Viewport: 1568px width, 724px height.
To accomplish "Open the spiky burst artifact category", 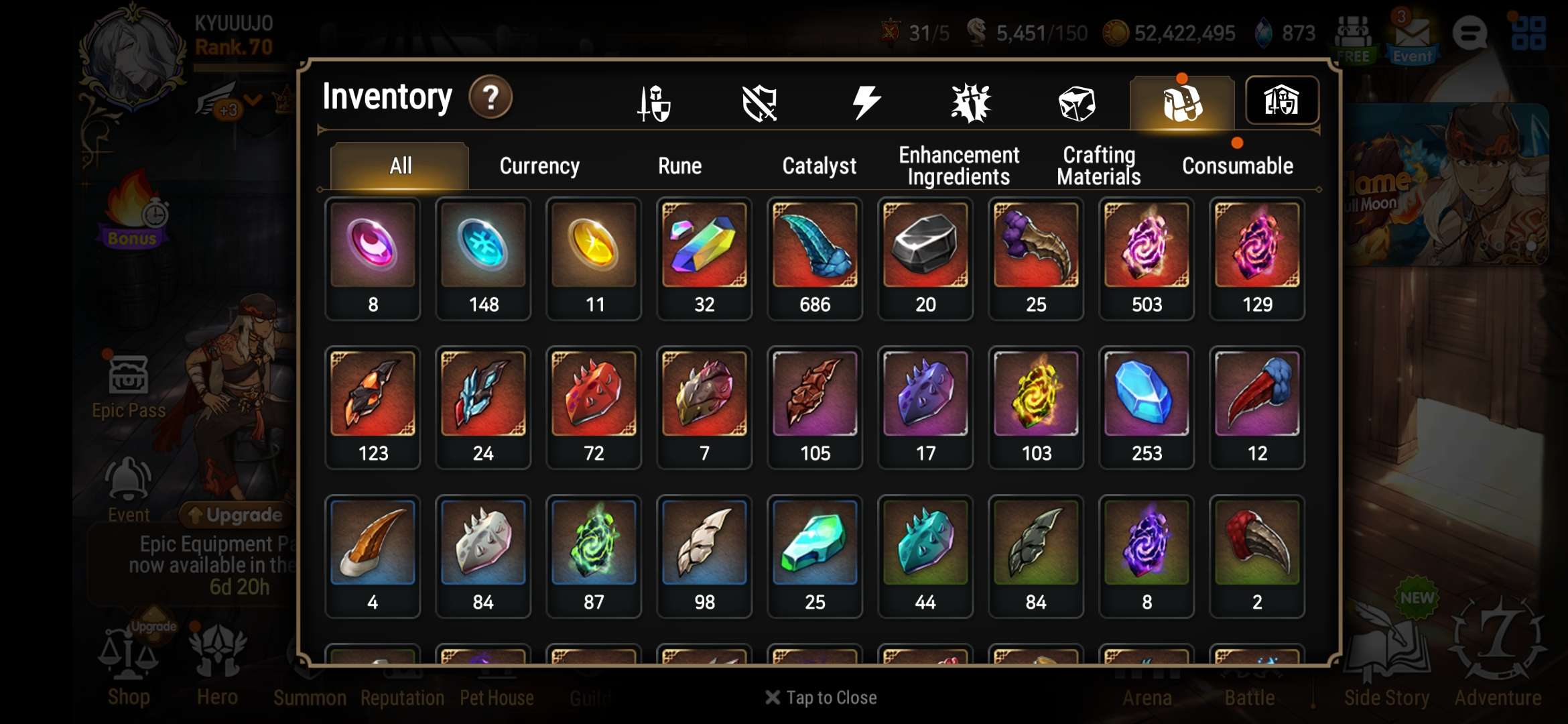I will click(x=970, y=103).
